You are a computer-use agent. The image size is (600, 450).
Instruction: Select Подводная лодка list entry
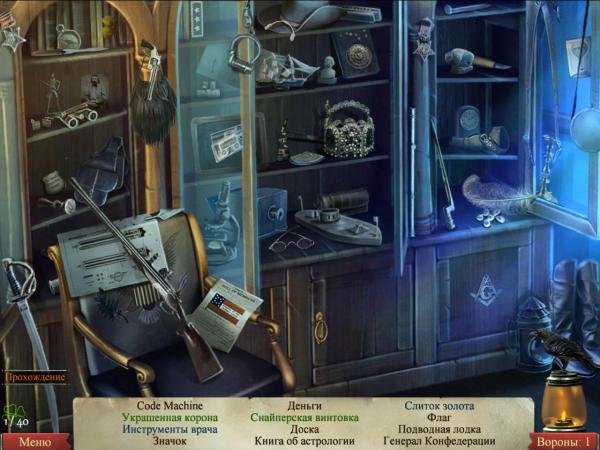pos(439,430)
